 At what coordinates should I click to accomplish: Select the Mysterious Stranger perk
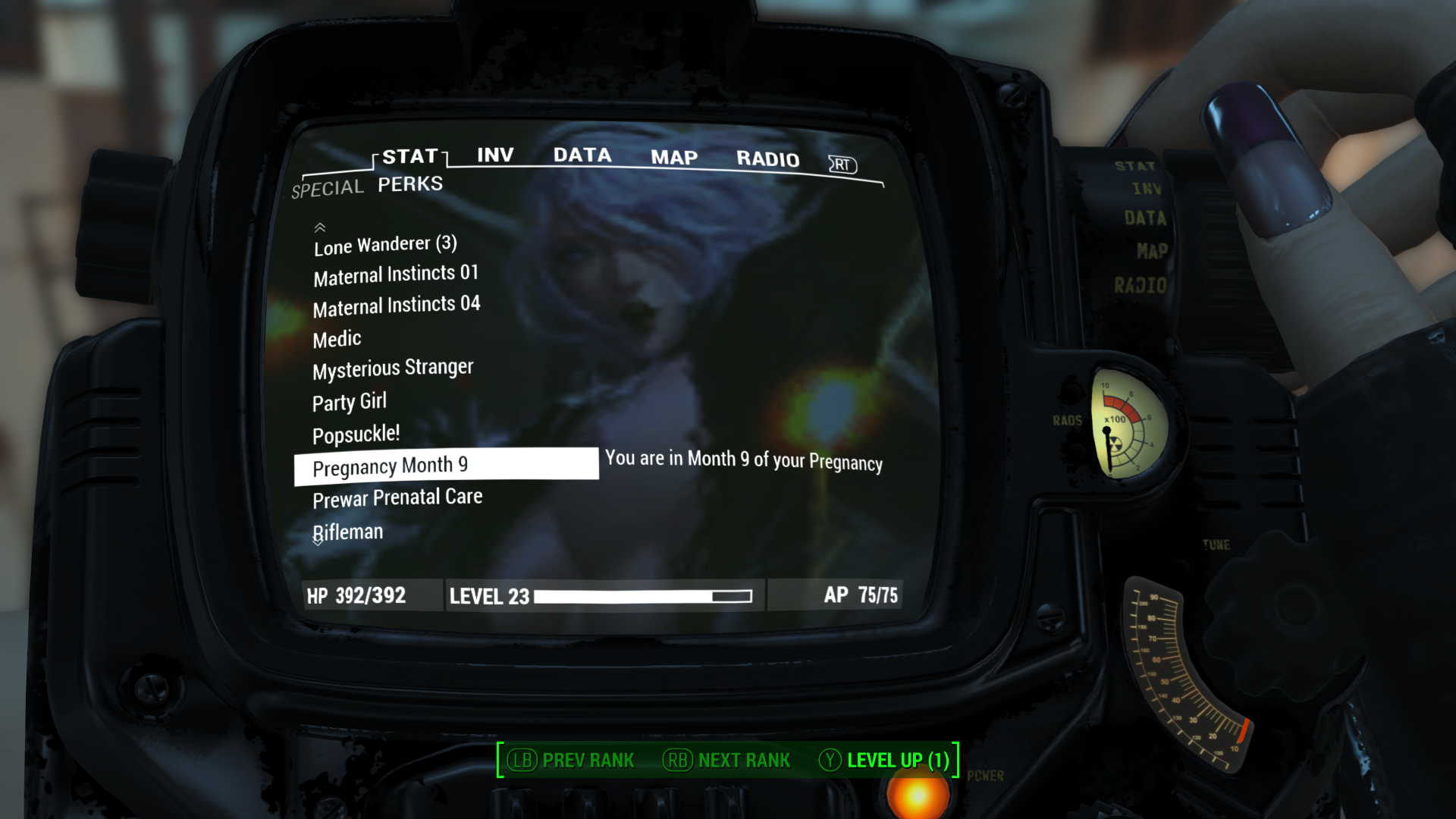(393, 369)
